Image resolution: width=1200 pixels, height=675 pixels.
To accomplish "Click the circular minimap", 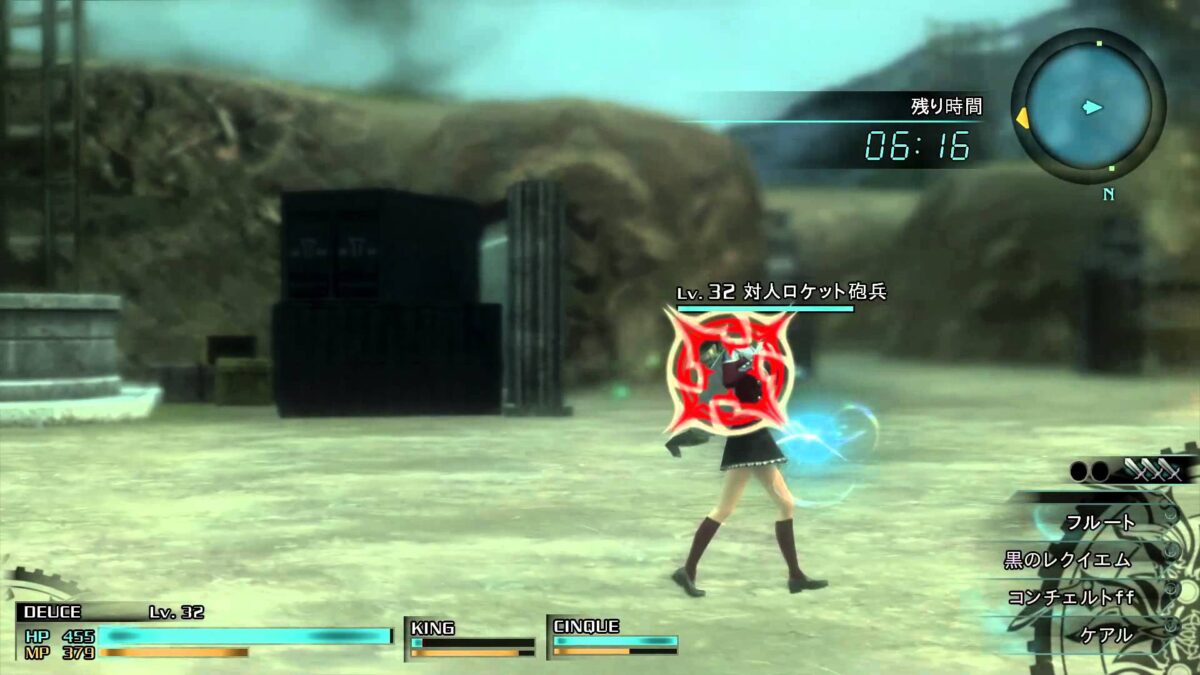I will point(1088,106).
